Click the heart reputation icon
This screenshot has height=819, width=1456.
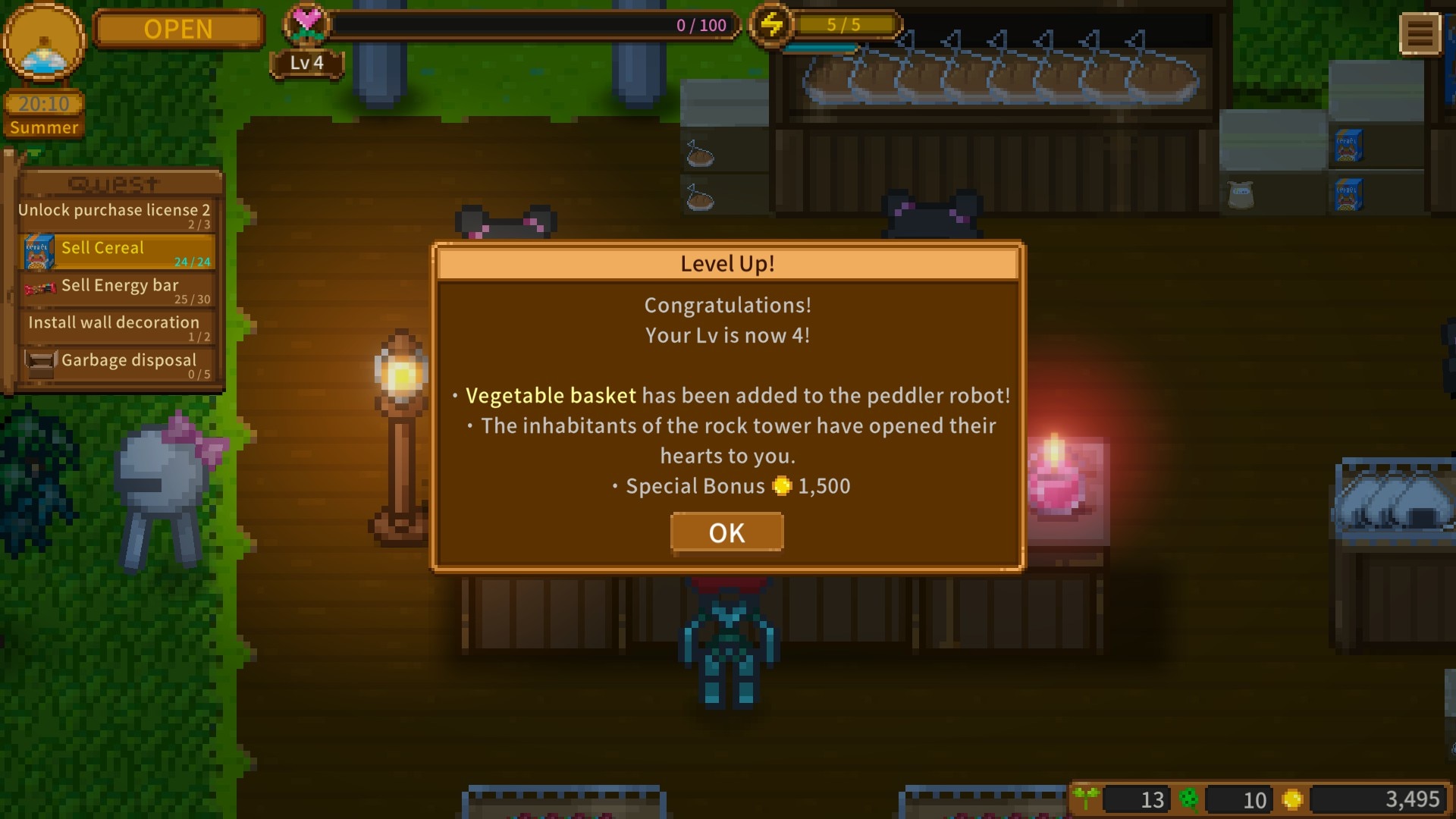tap(306, 24)
